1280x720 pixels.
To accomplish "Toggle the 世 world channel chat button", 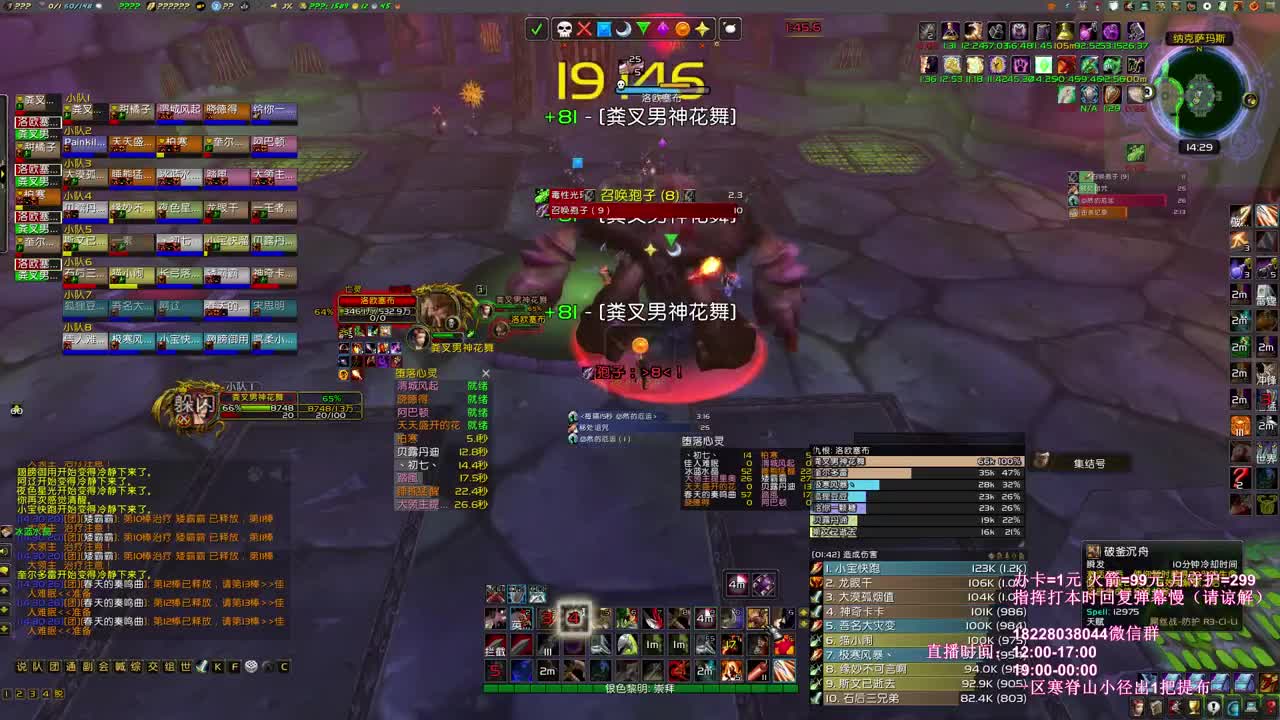I will pyautogui.click(x=184, y=667).
